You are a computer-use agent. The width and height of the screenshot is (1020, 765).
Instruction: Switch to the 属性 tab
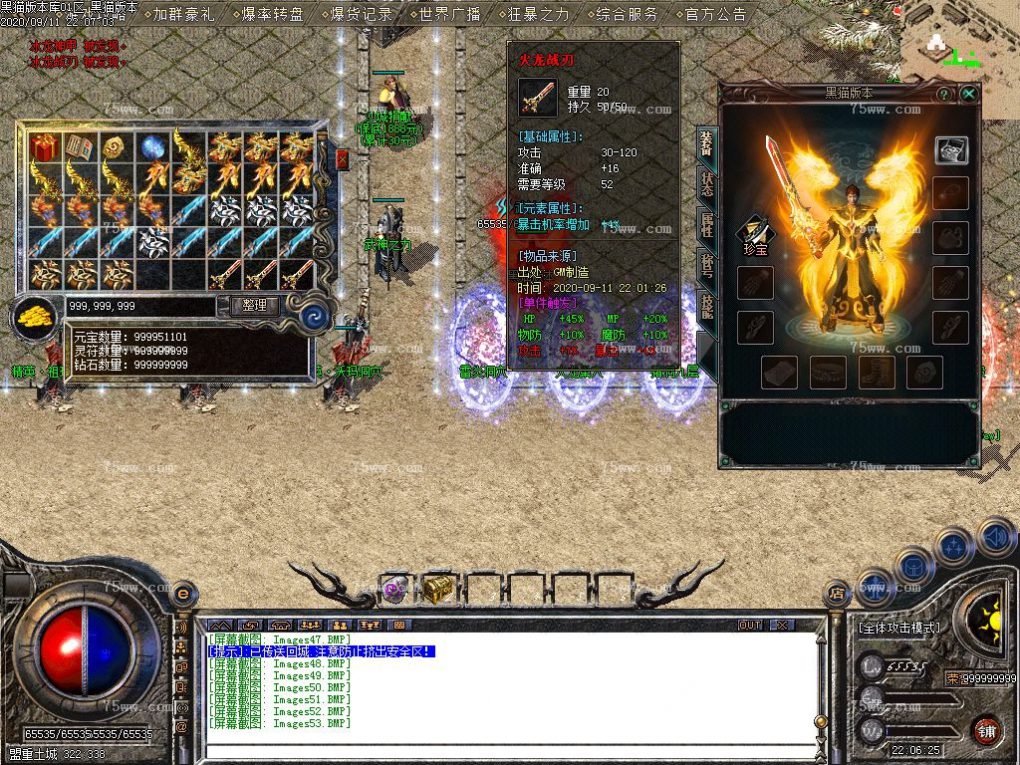point(707,227)
